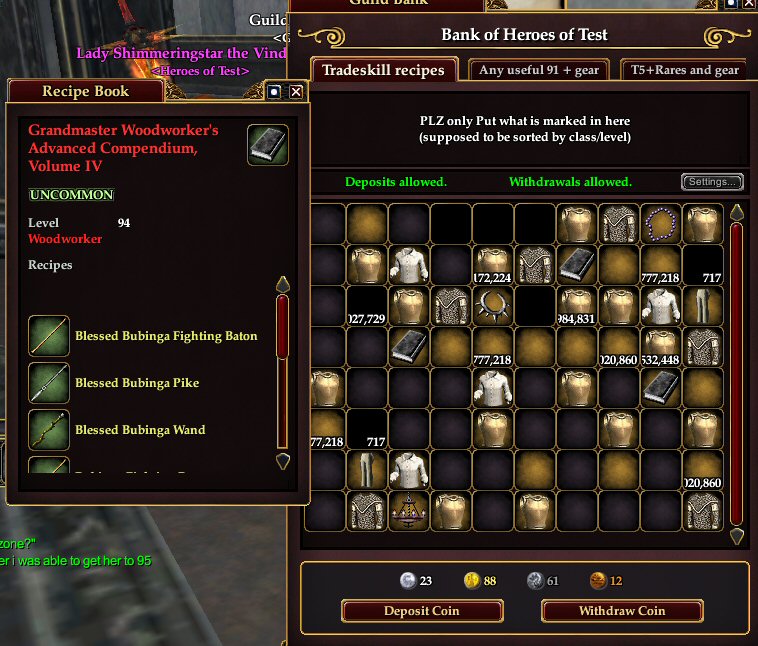Click the Deposit Coin button

(421, 611)
